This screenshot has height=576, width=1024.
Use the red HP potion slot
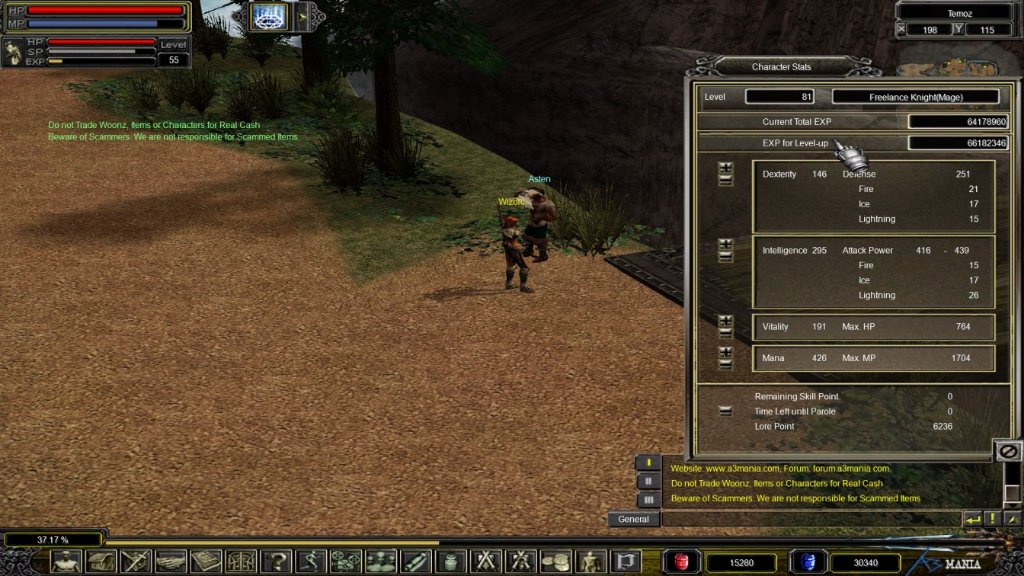click(x=683, y=562)
